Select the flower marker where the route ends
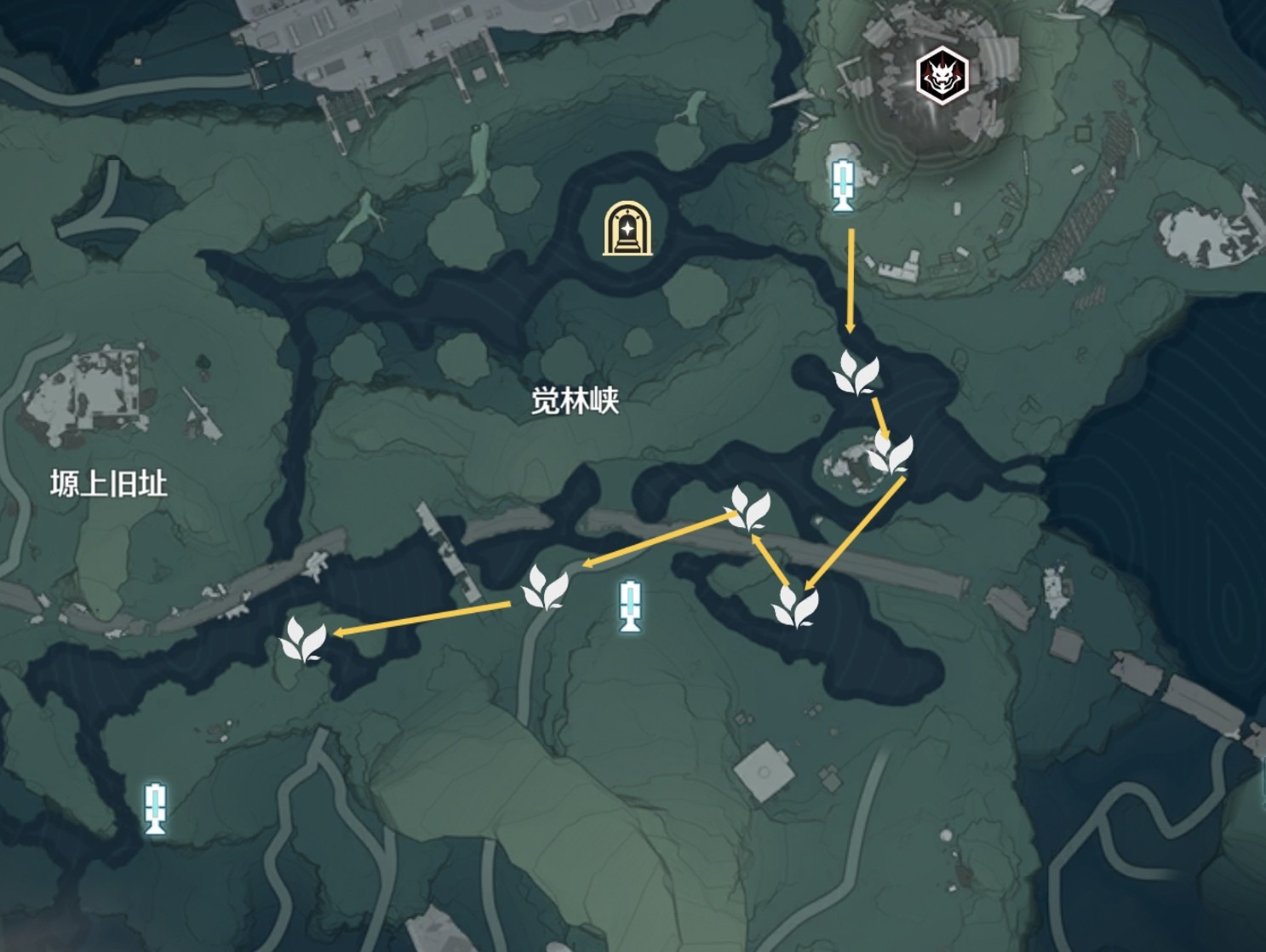Image resolution: width=1266 pixels, height=952 pixels. (x=302, y=640)
